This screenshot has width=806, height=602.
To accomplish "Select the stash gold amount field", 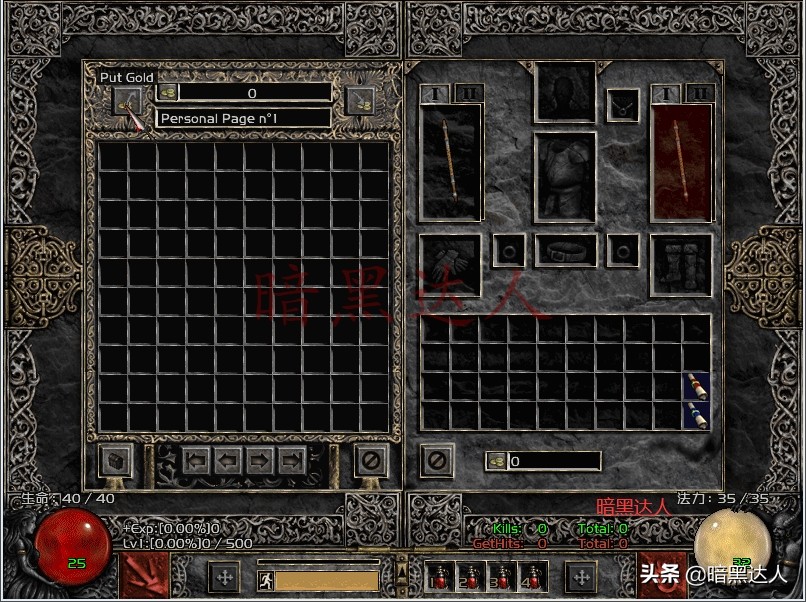I will tap(252, 93).
